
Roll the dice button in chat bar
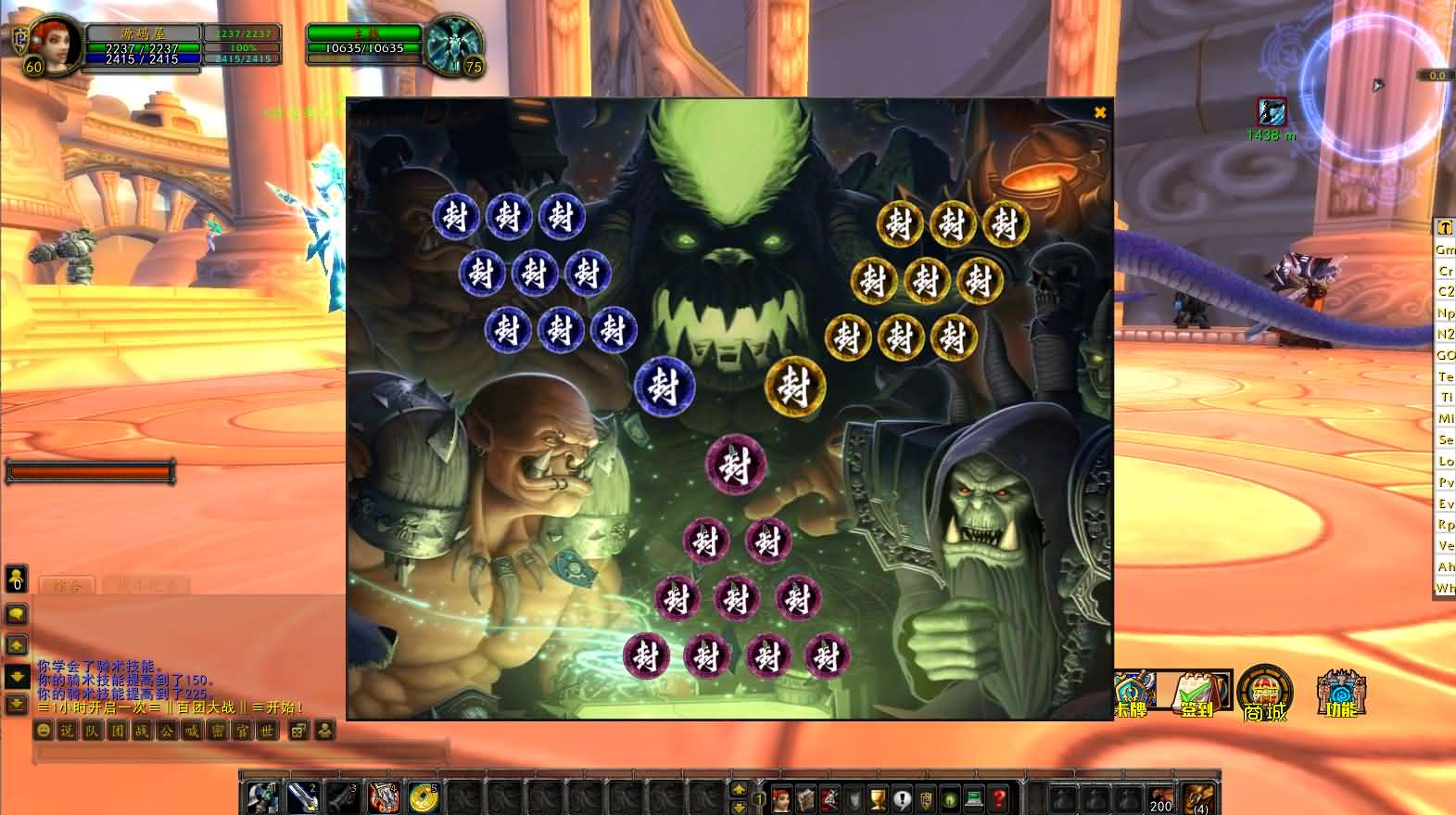coord(298,731)
